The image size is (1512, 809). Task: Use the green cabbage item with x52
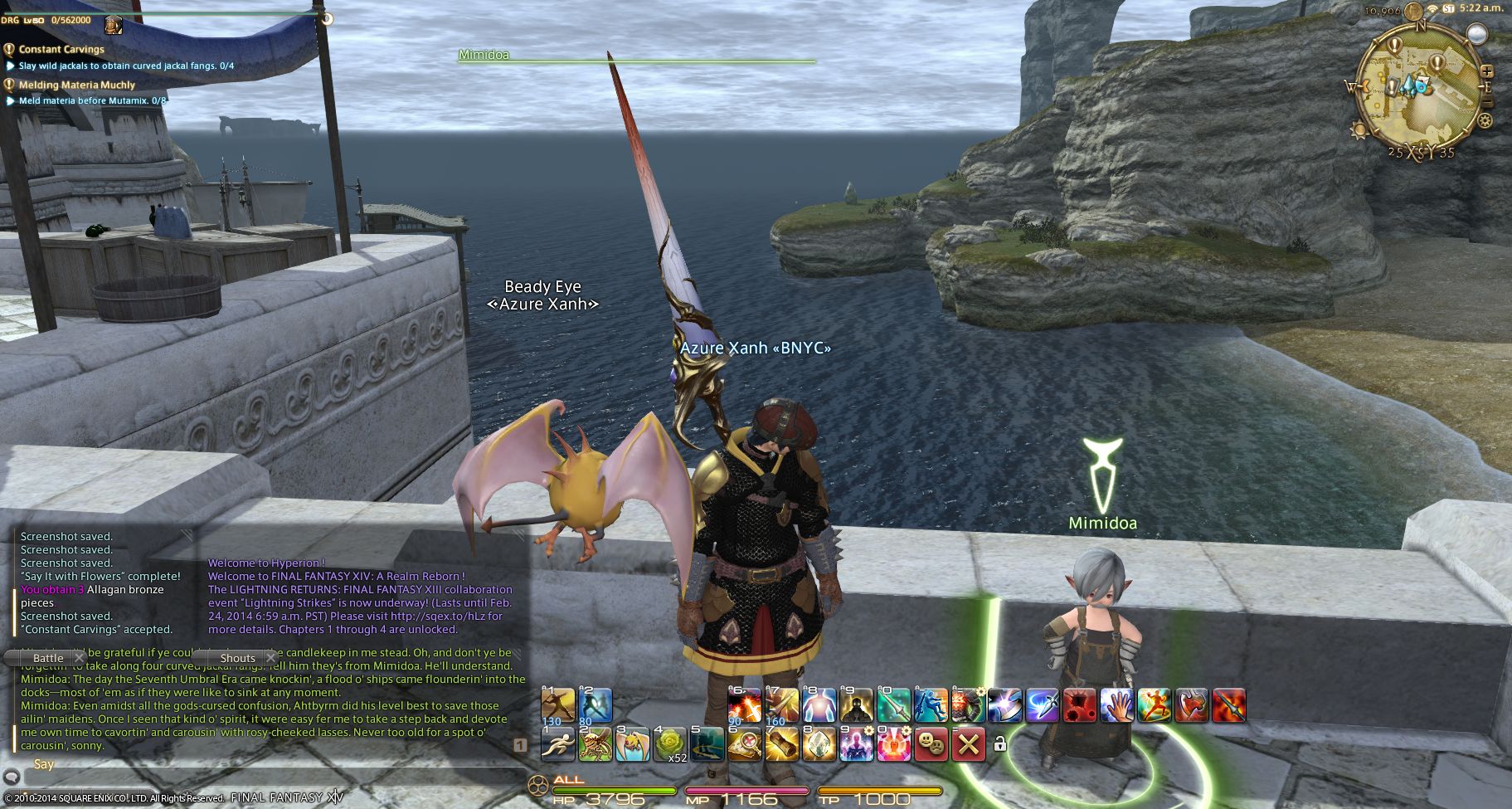click(x=669, y=744)
